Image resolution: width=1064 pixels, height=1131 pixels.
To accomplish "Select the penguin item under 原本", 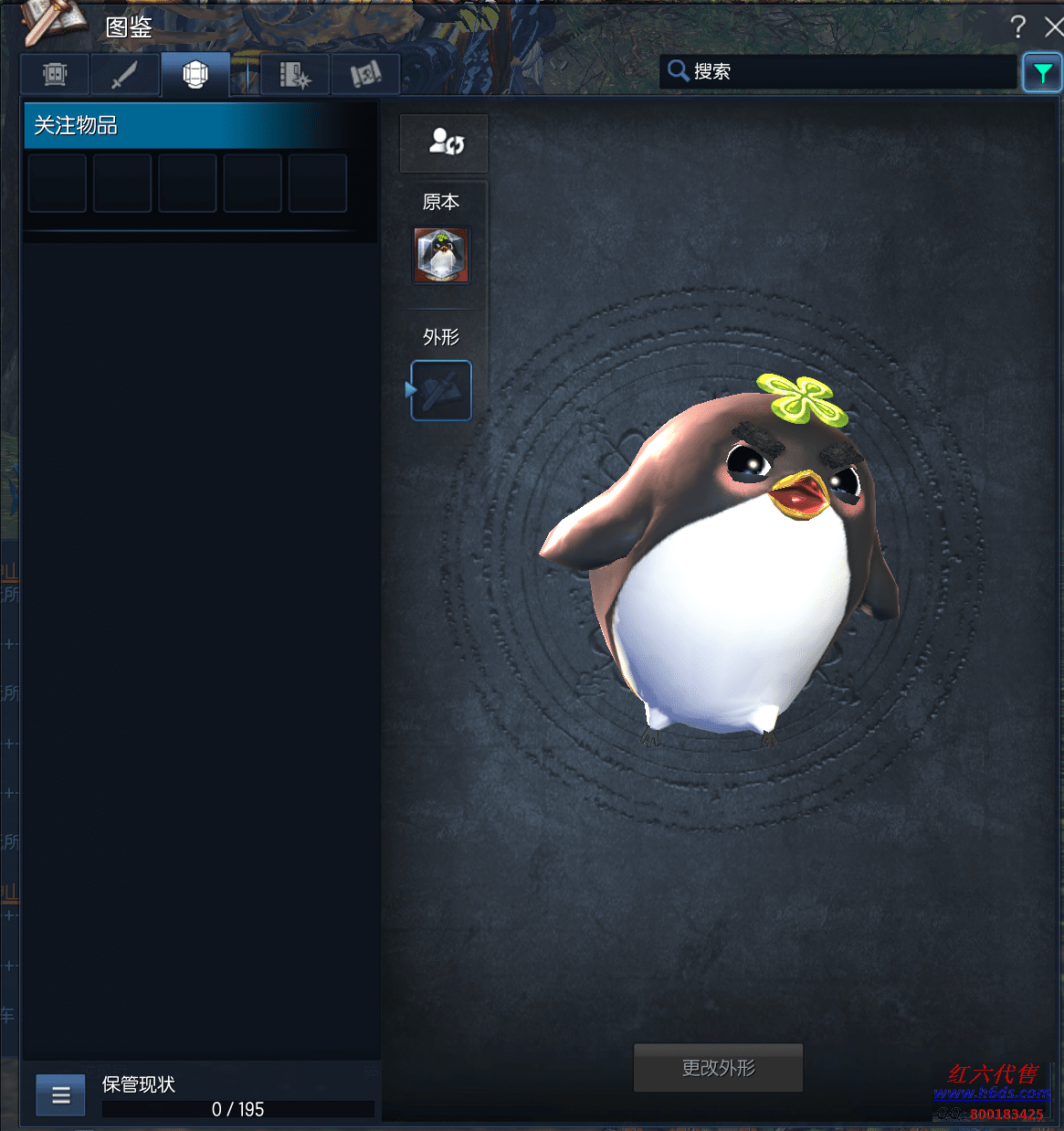I will pos(441,255).
